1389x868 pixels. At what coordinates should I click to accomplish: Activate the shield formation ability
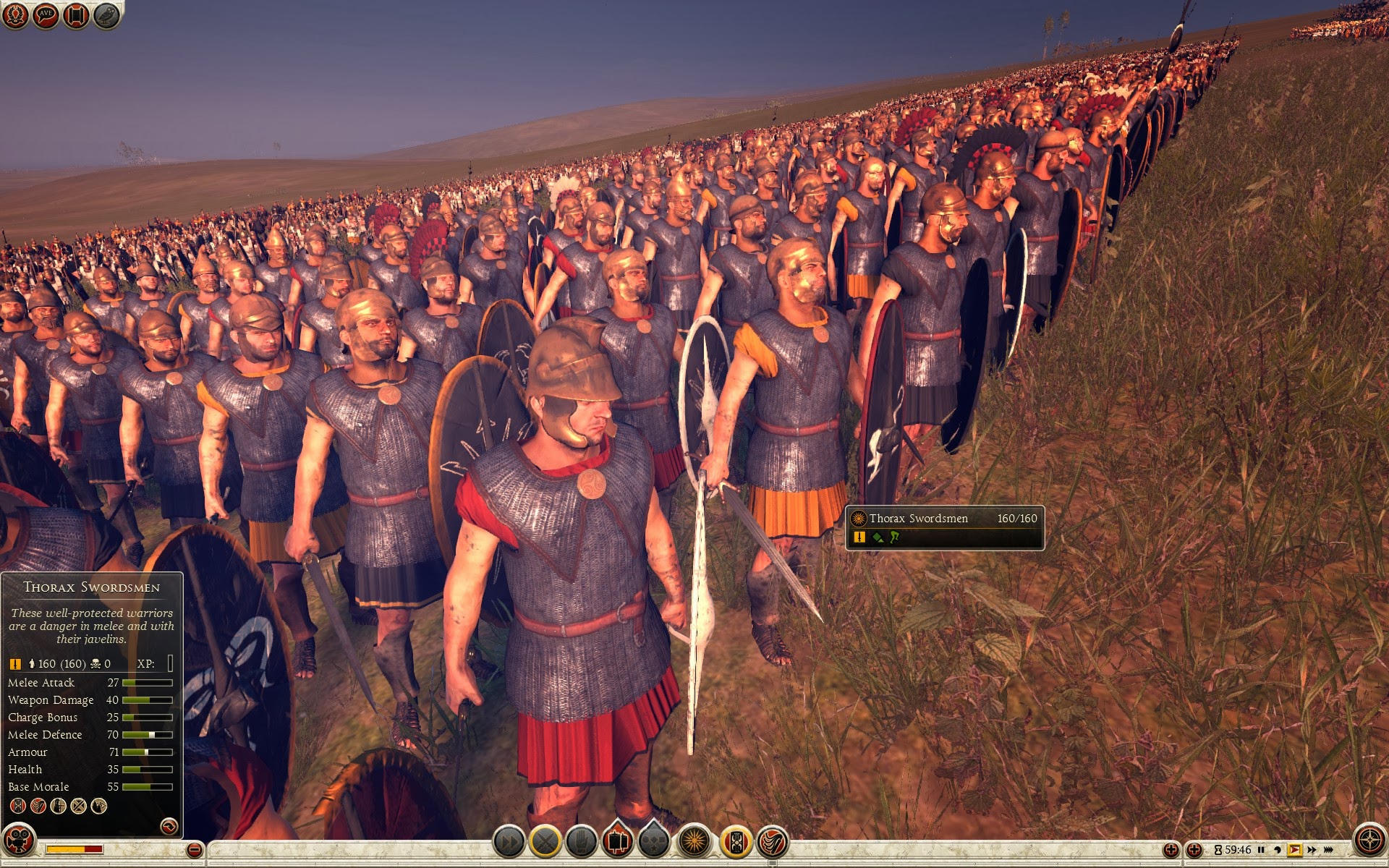(x=736, y=841)
